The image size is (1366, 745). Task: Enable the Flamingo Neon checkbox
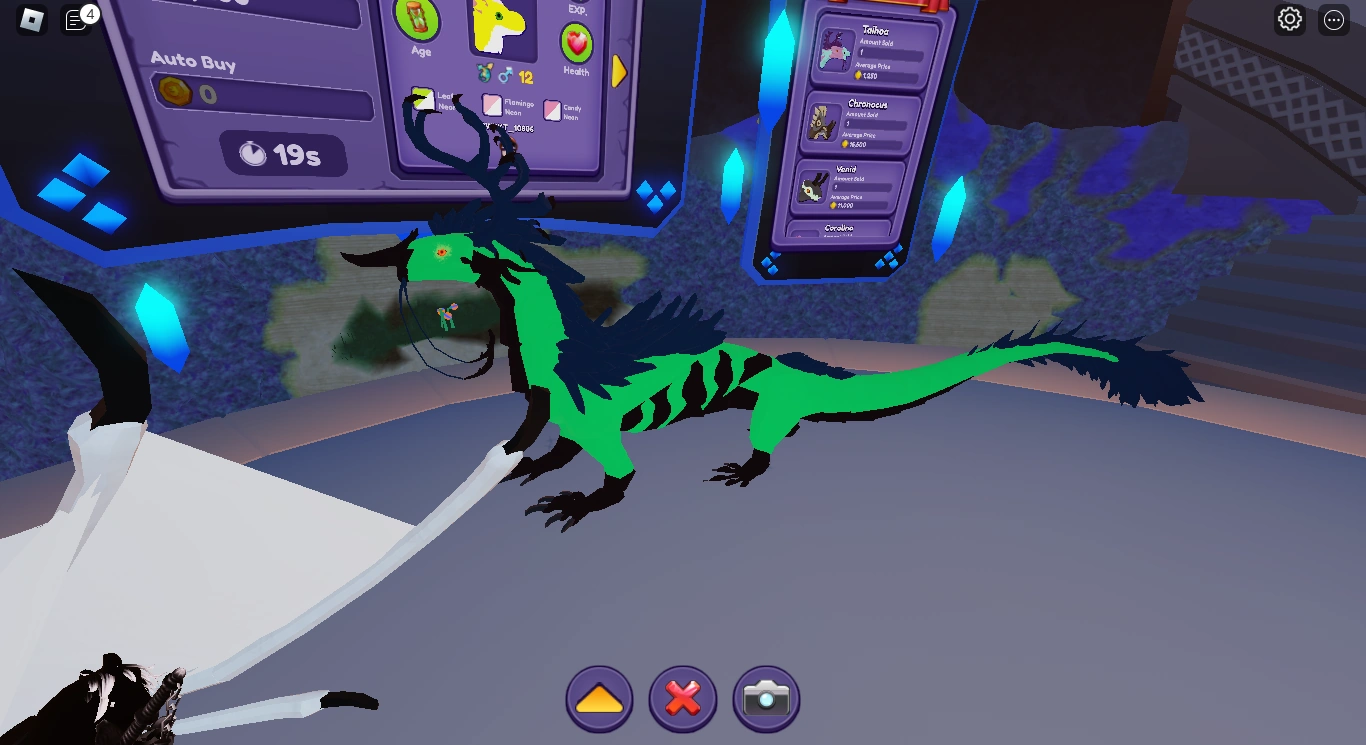(492, 104)
